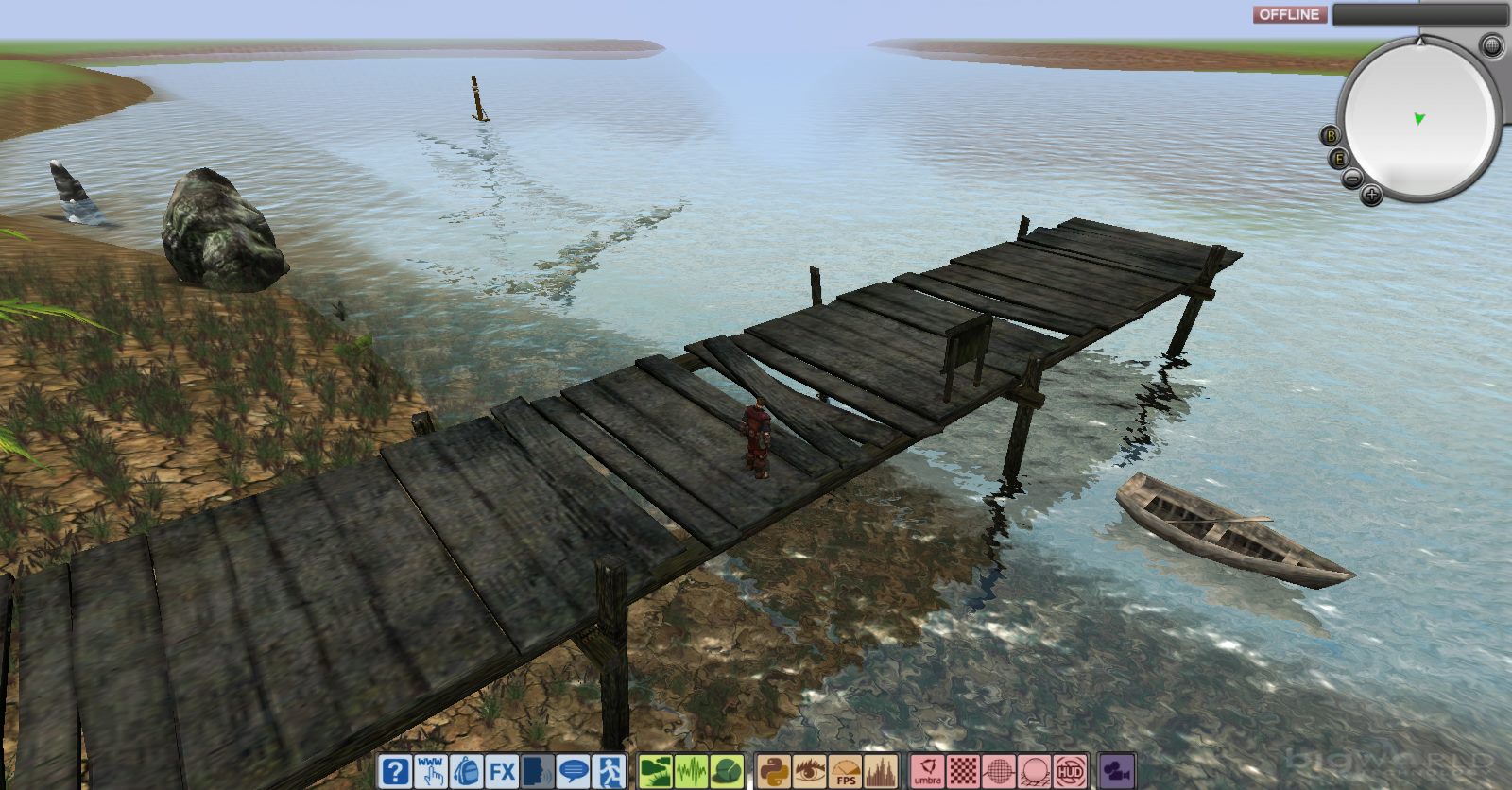Click the purple video camera icon
This screenshot has height=790, width=1512.
1118,771
